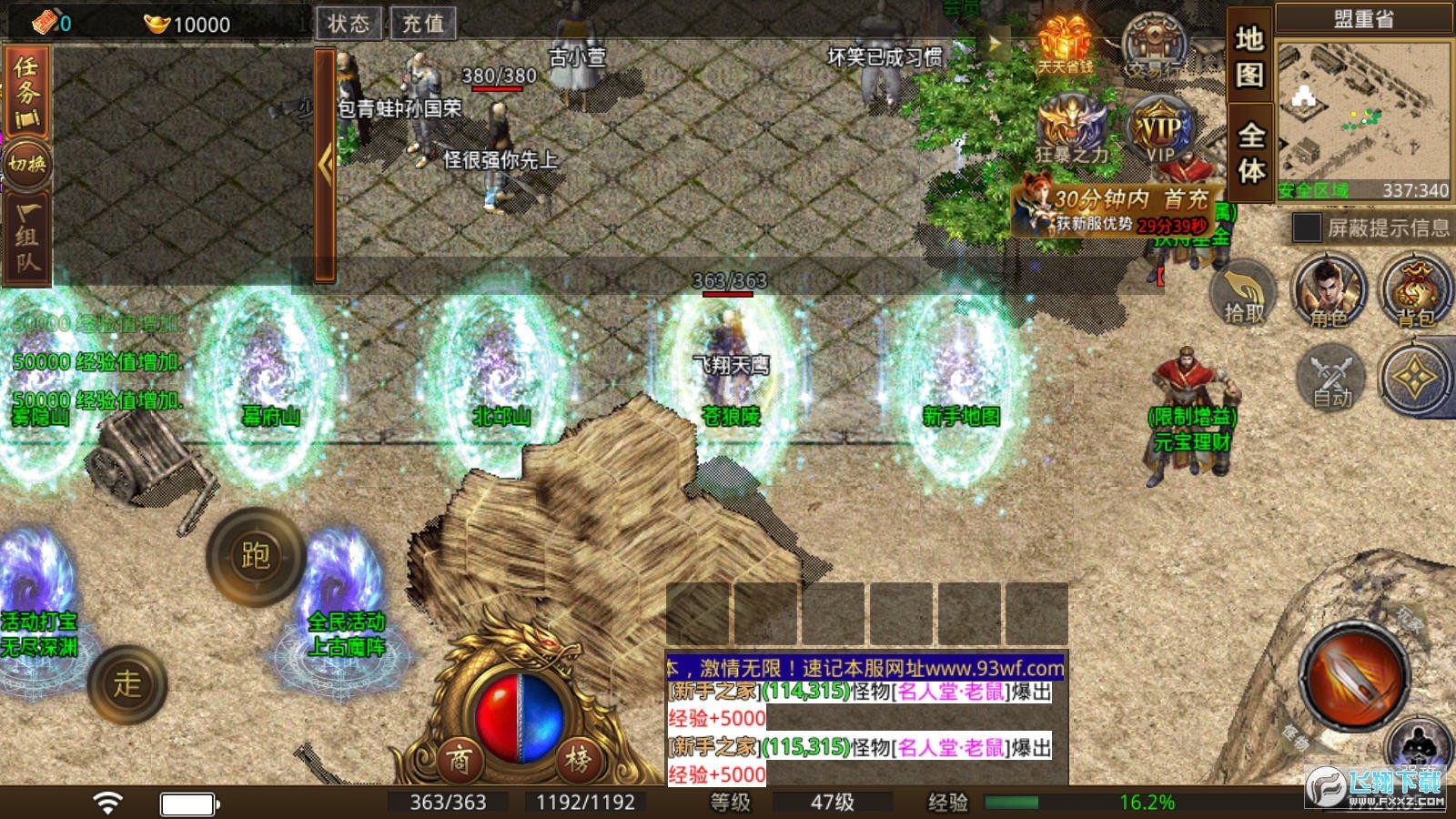Open the 交易行 trading house
Screen dimensions: 1456x819
pyautogui.click(x=1154, y=45)
